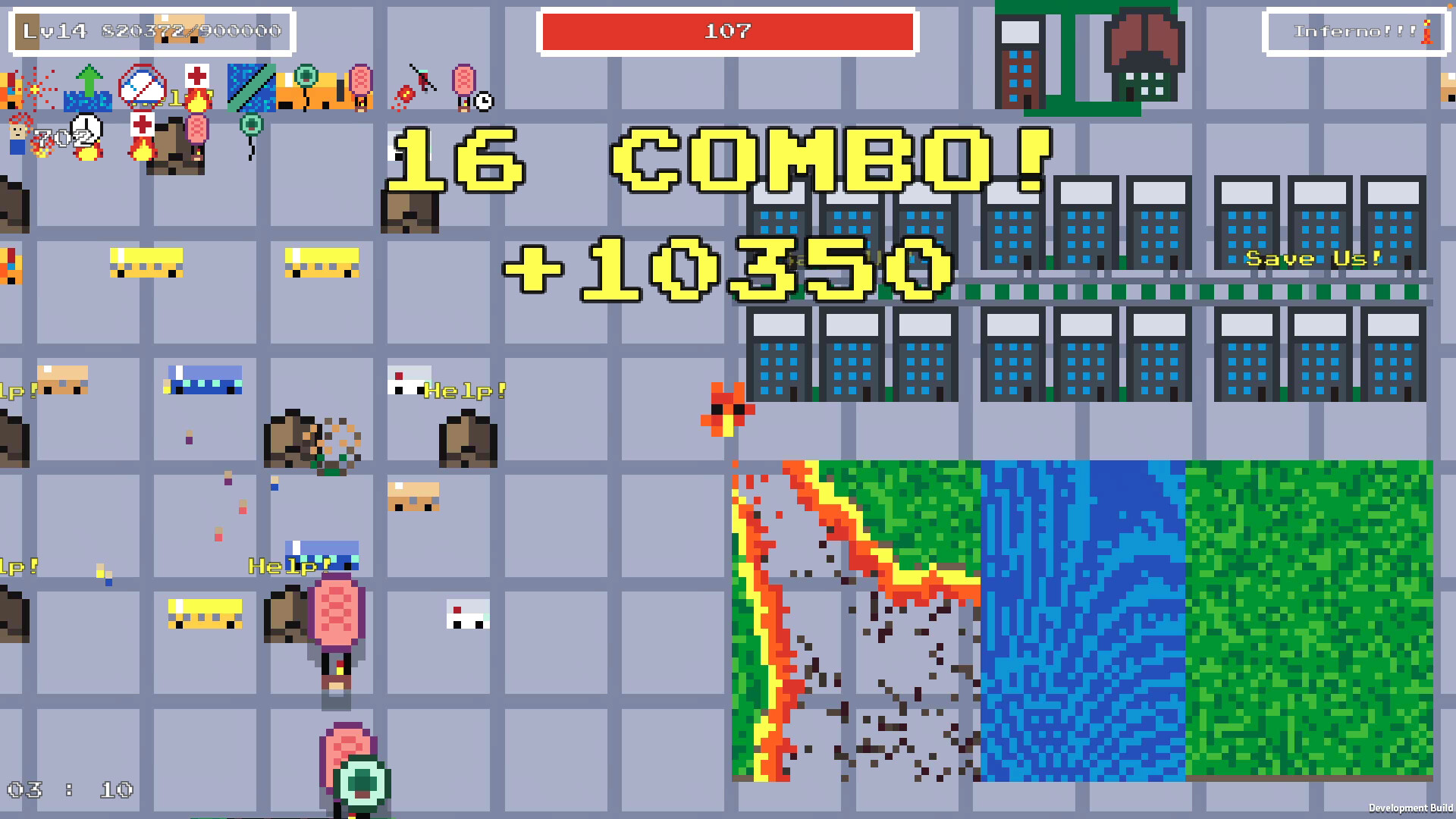
Task: Select the clock timer icon near the rockets
Action: tap(484, 102)
